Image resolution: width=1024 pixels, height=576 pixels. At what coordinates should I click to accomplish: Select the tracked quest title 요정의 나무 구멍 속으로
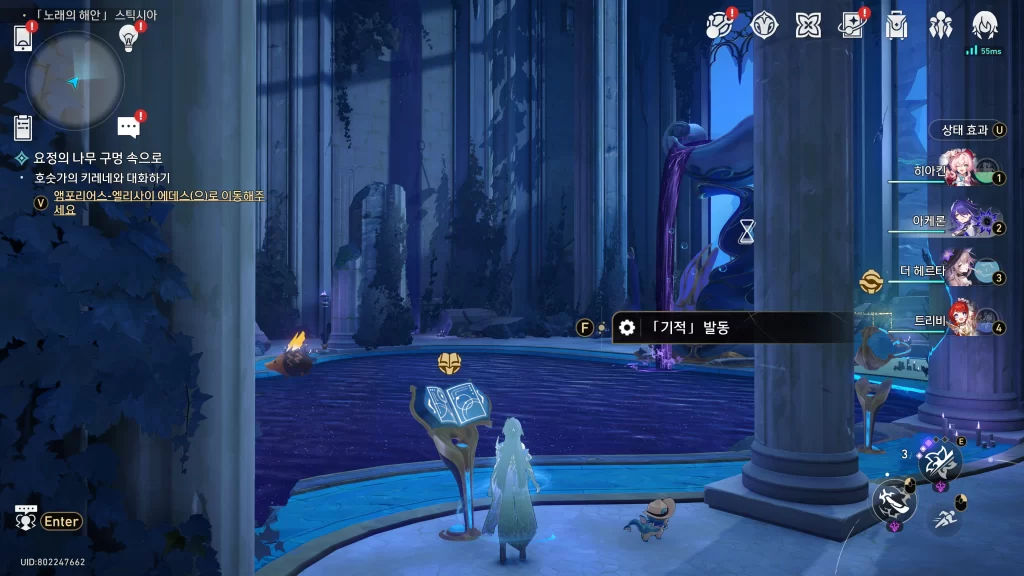[x=98, y=158]
